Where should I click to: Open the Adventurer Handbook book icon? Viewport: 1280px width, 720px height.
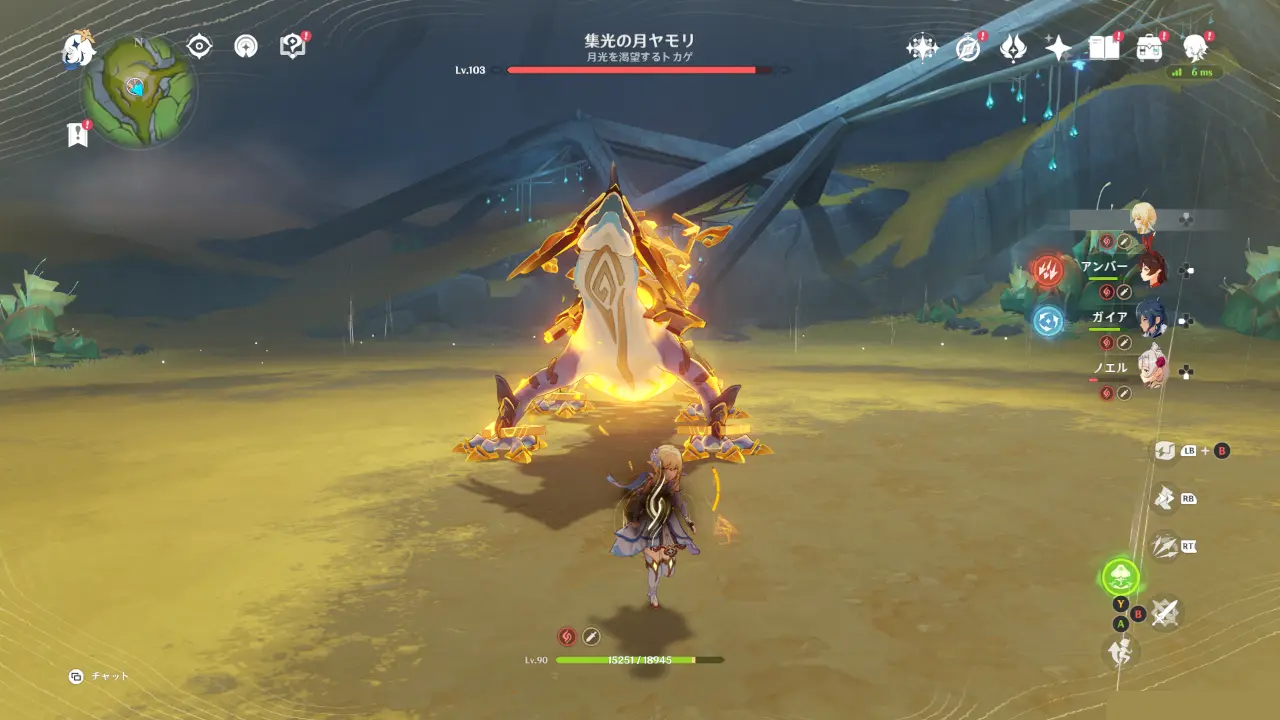1103,47
